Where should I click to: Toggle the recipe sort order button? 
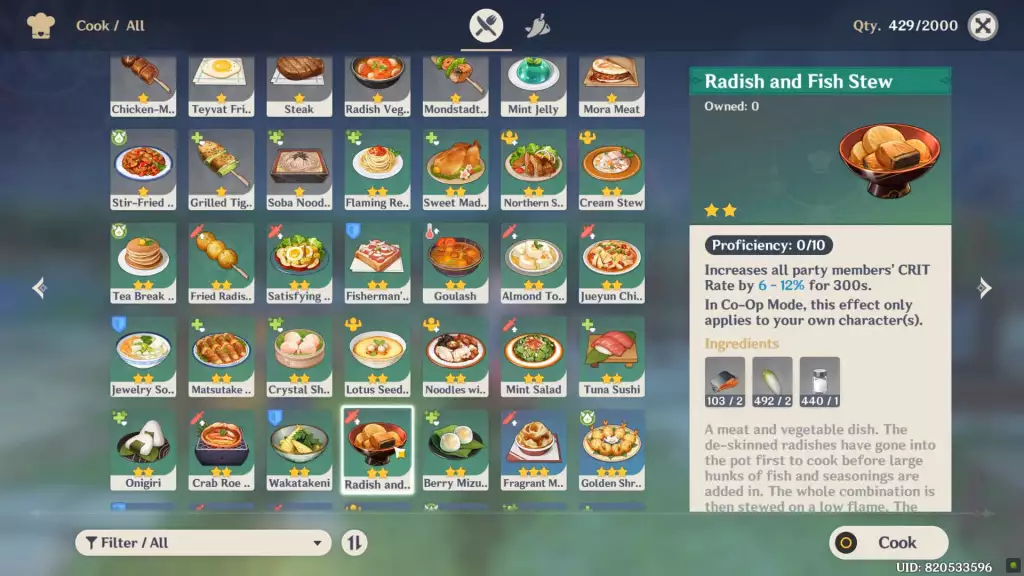[x=354, y=542]
